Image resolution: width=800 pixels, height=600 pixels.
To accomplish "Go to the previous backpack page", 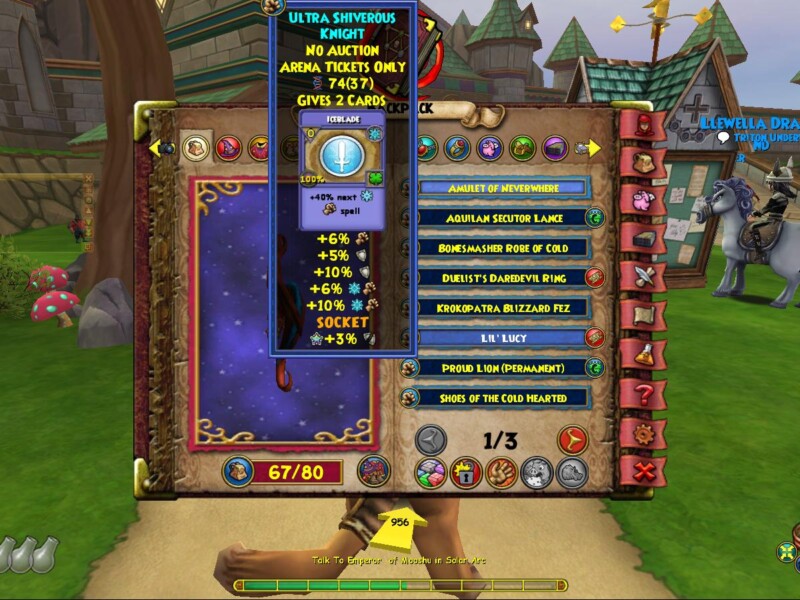I will coord(431,440).
